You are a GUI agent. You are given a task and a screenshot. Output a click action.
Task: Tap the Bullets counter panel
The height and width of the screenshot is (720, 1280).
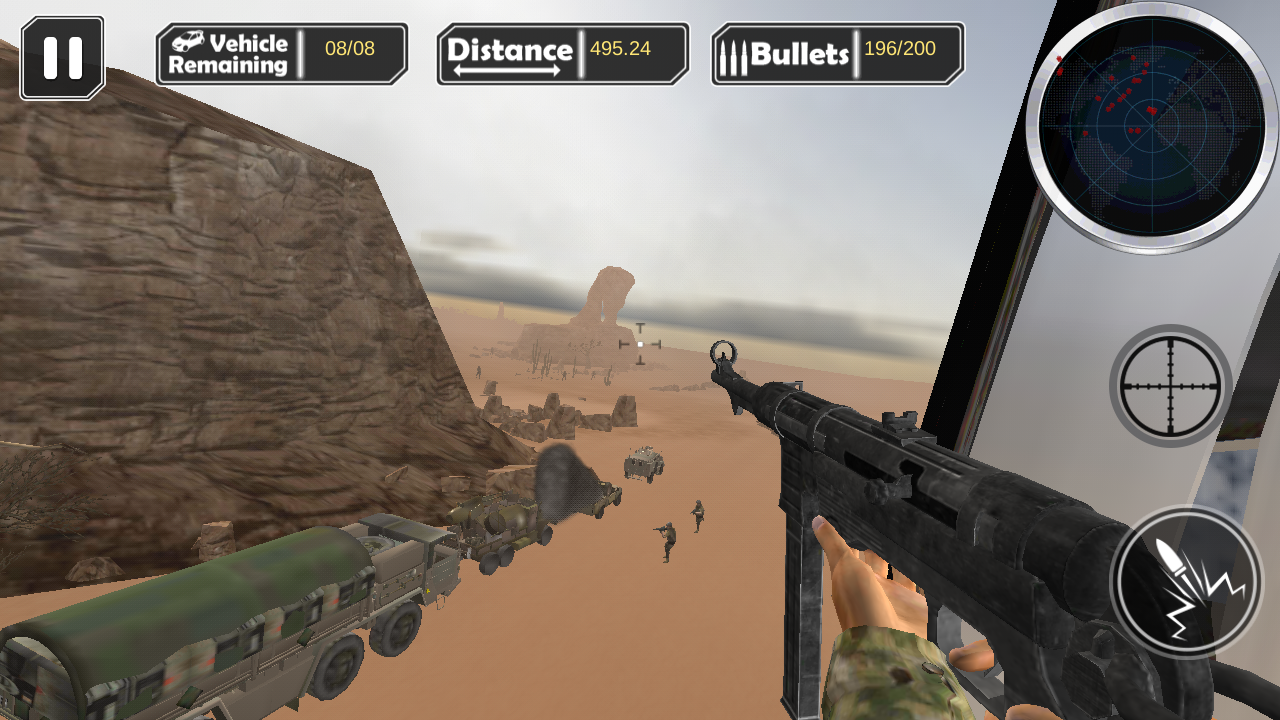[836, 53]
